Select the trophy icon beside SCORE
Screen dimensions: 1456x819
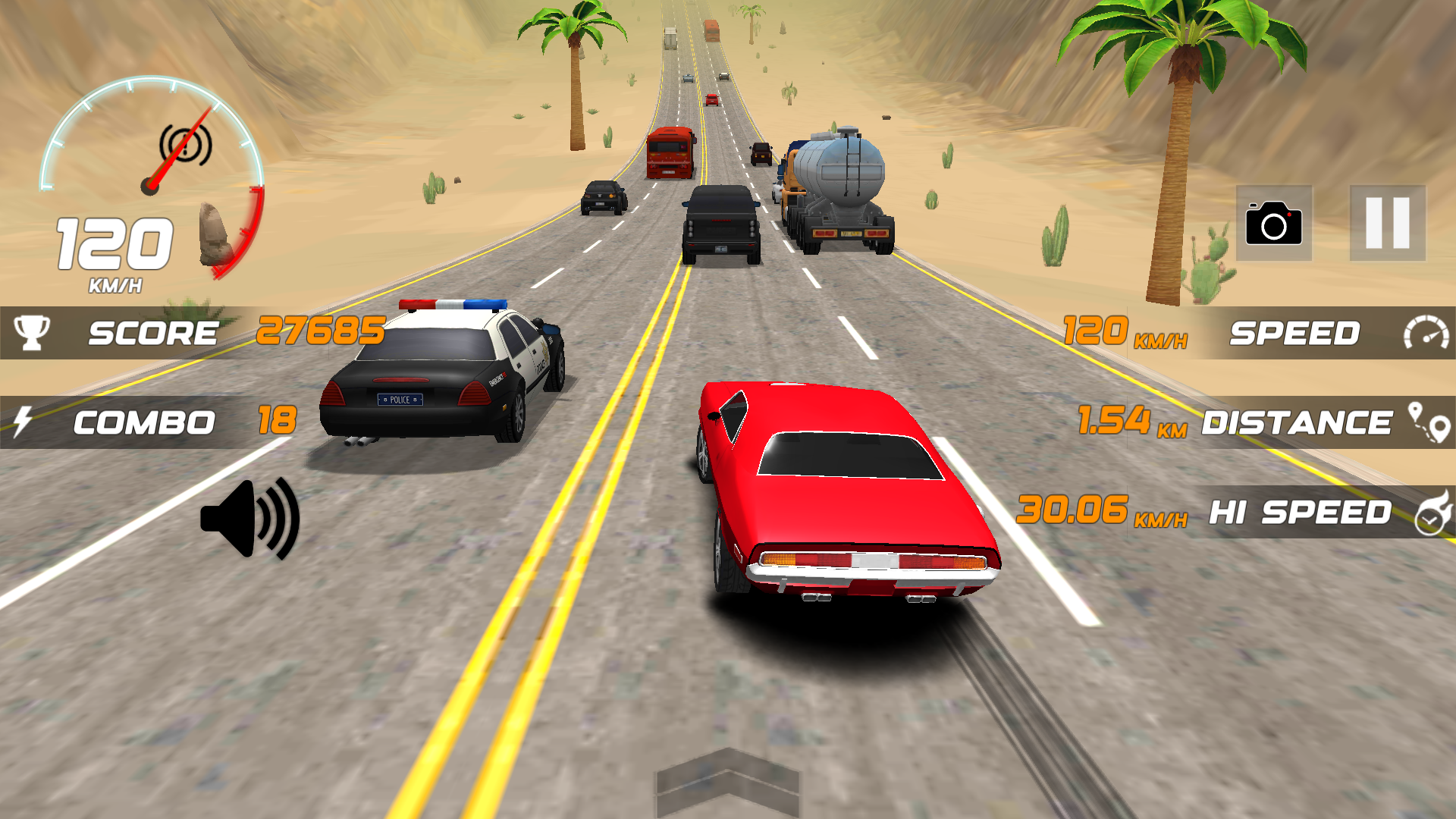(x=30, y=331)
